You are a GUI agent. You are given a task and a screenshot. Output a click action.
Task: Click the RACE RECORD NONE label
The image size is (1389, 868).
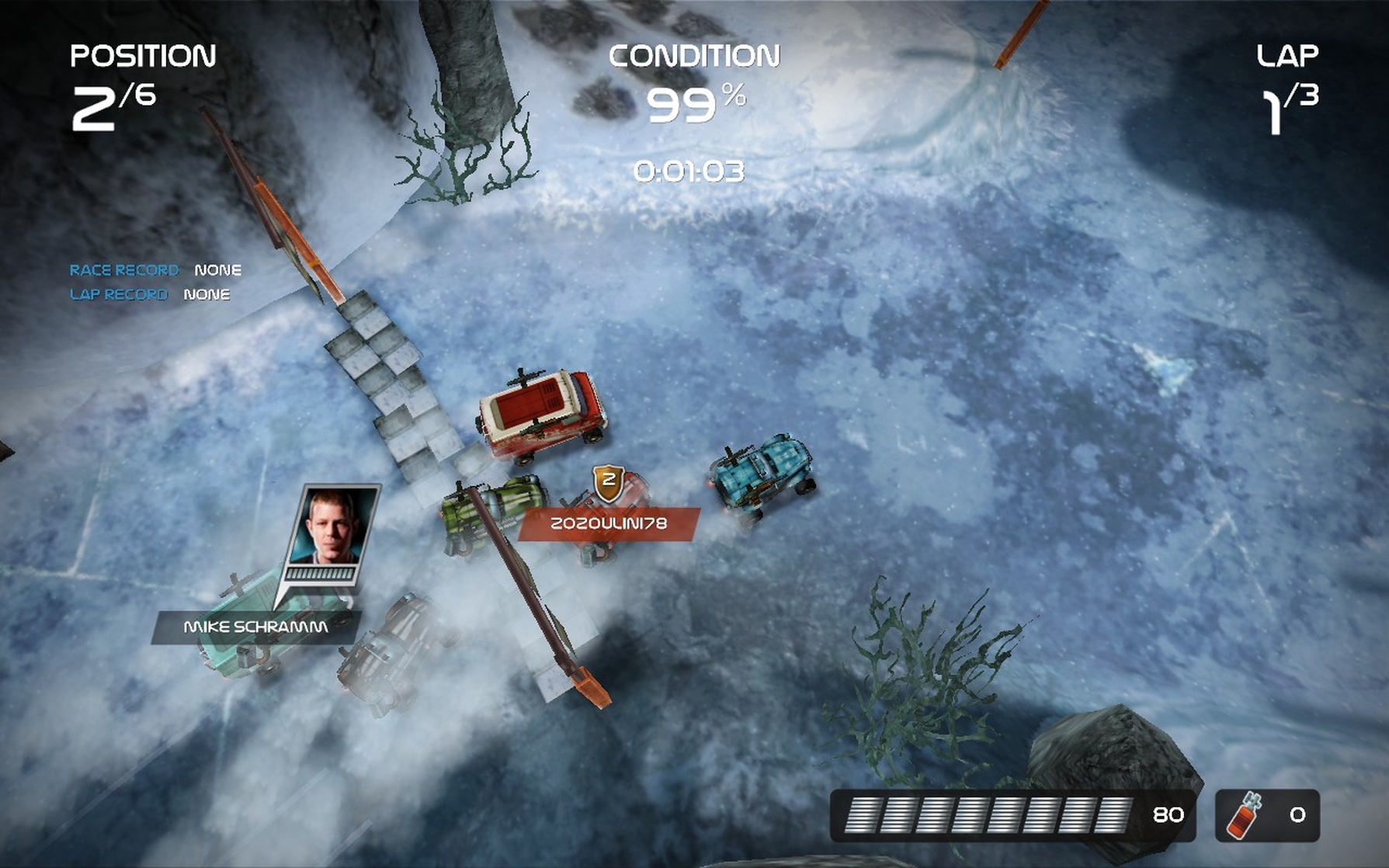(x=217, y=270)
